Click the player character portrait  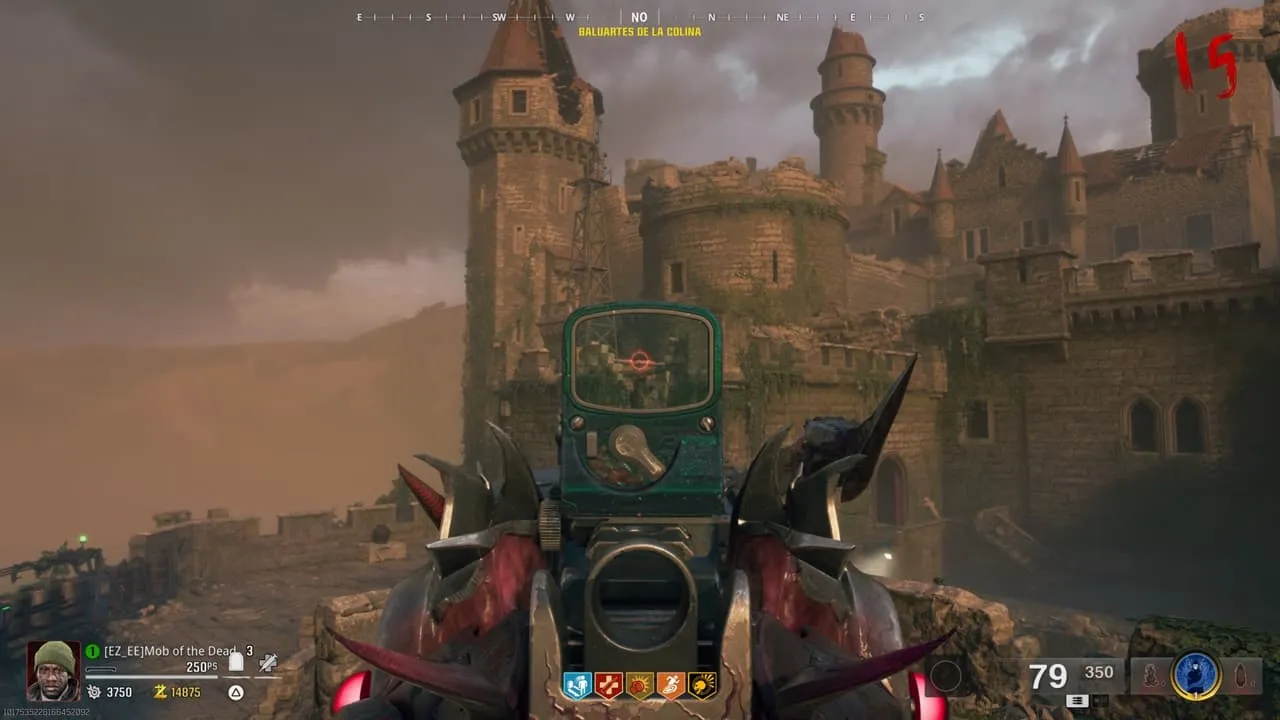[x=53, y=670]
